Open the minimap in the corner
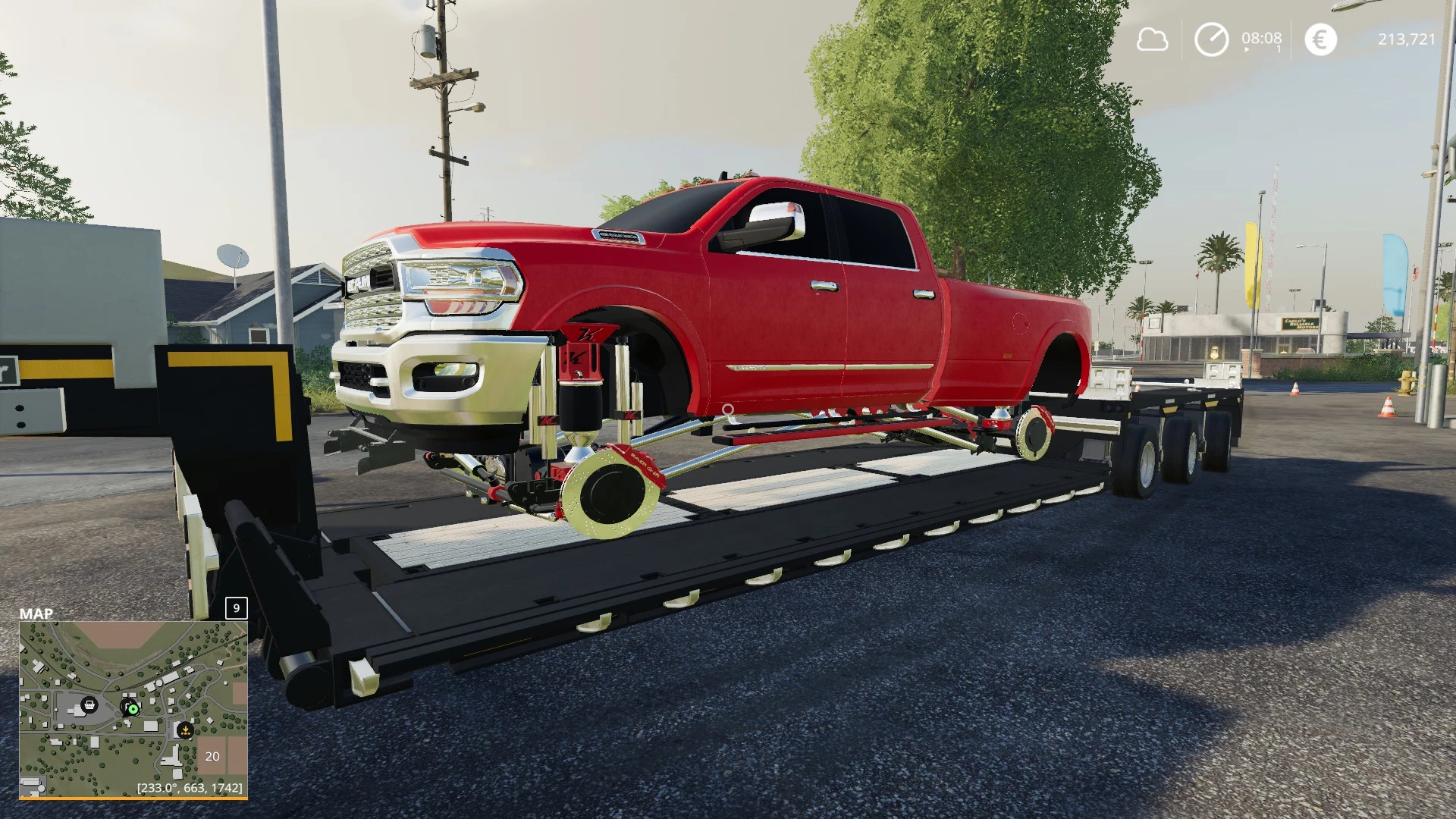Image resolution: width=1456 pixels, height=819 pixels. click(133, 710)
